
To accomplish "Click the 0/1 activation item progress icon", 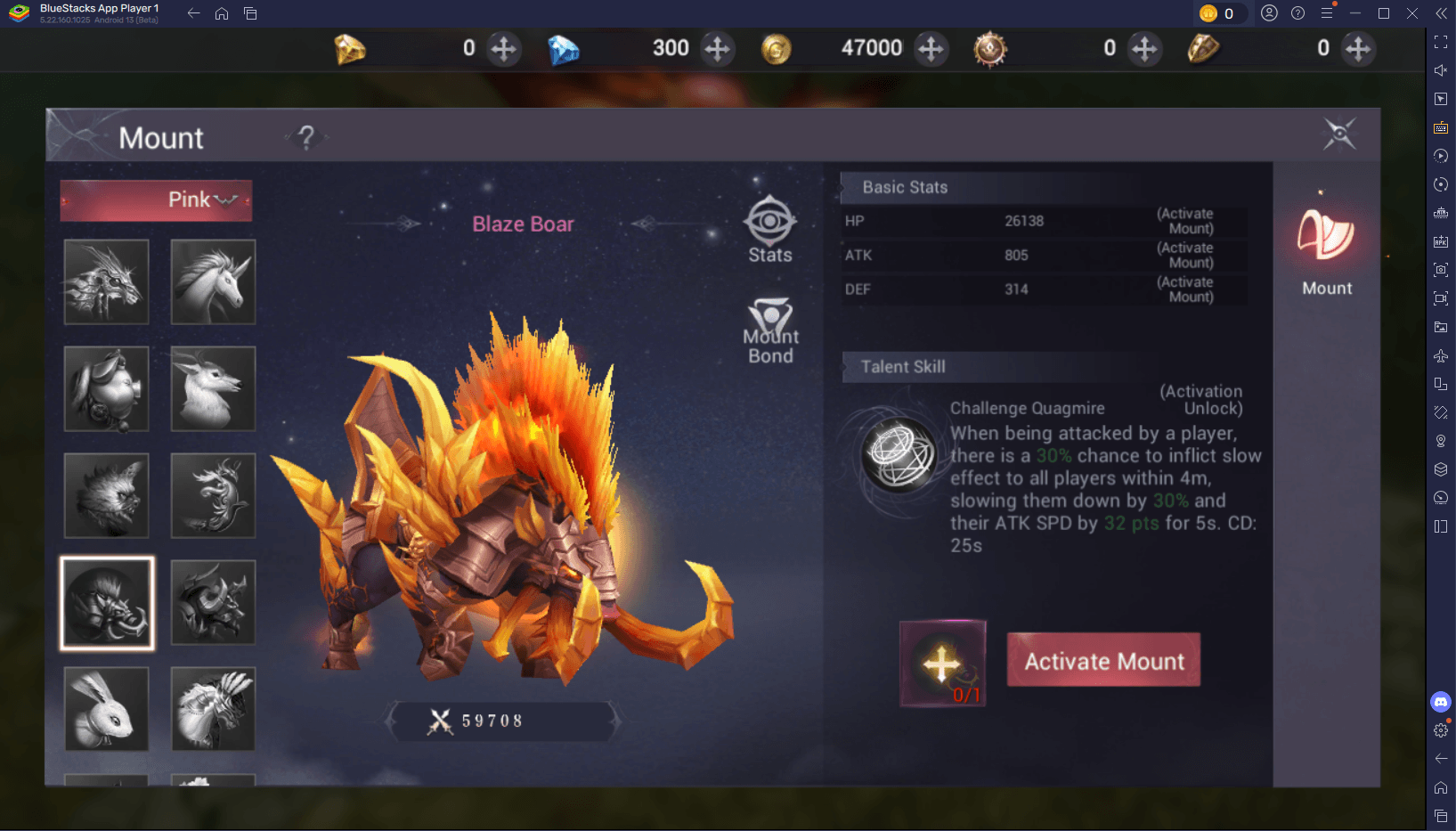I will pos(942,663).
